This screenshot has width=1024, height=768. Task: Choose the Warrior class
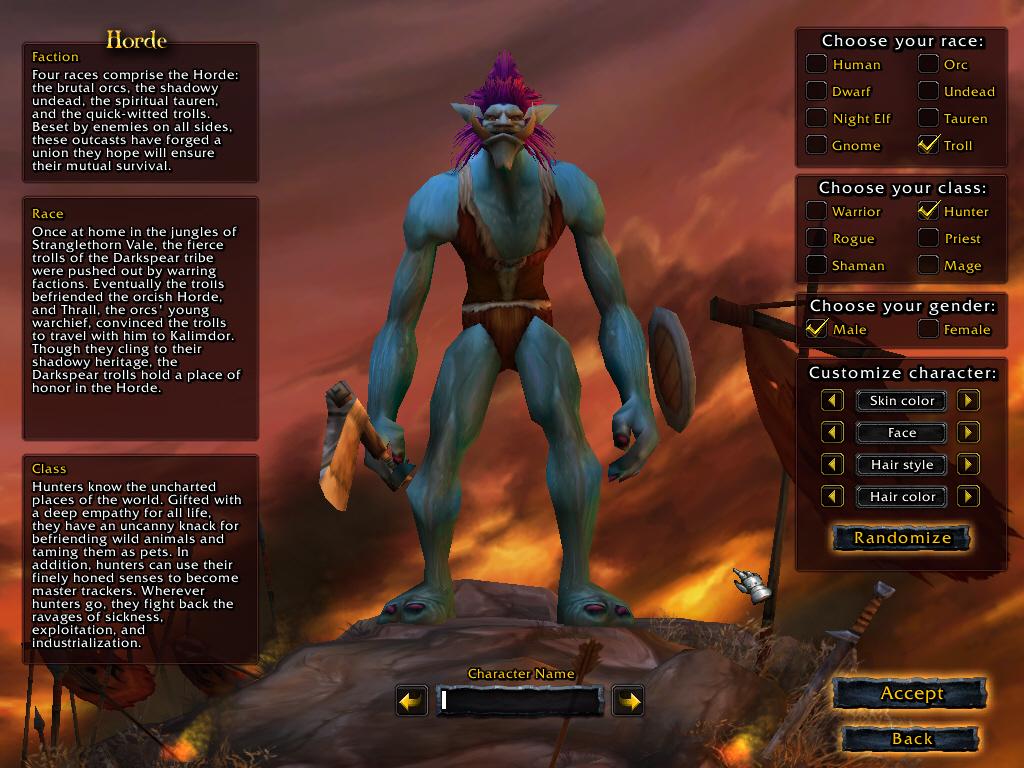point(817,211)
